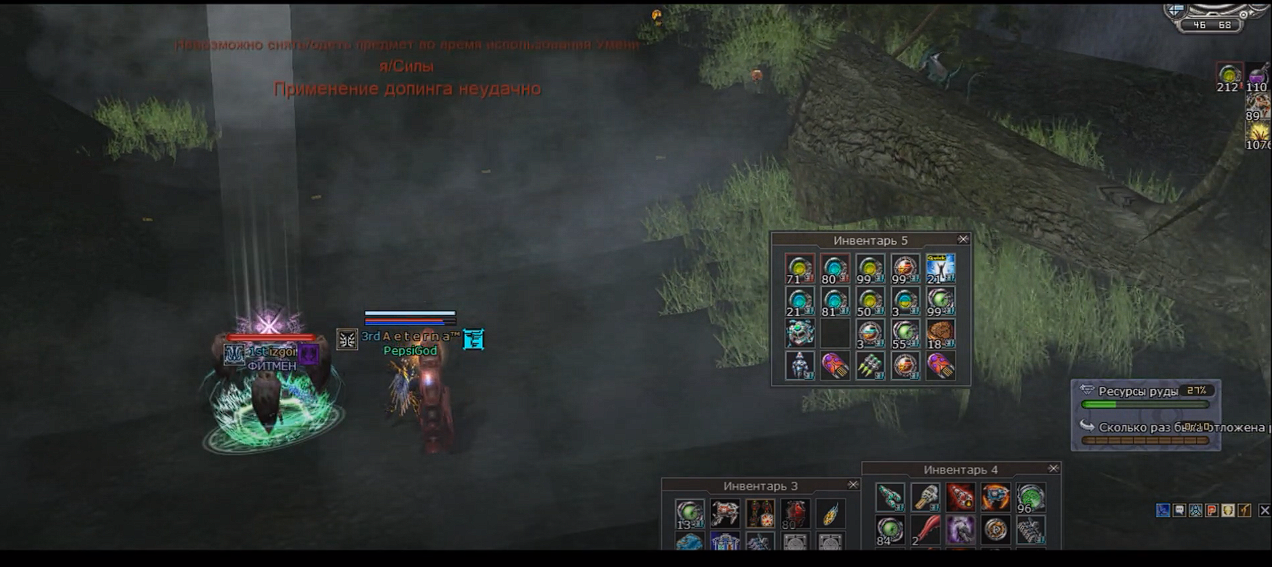Close the Инвентарь 5 window
The width and height of the screenshot is (1272, 567).
(x=963, y=240)
